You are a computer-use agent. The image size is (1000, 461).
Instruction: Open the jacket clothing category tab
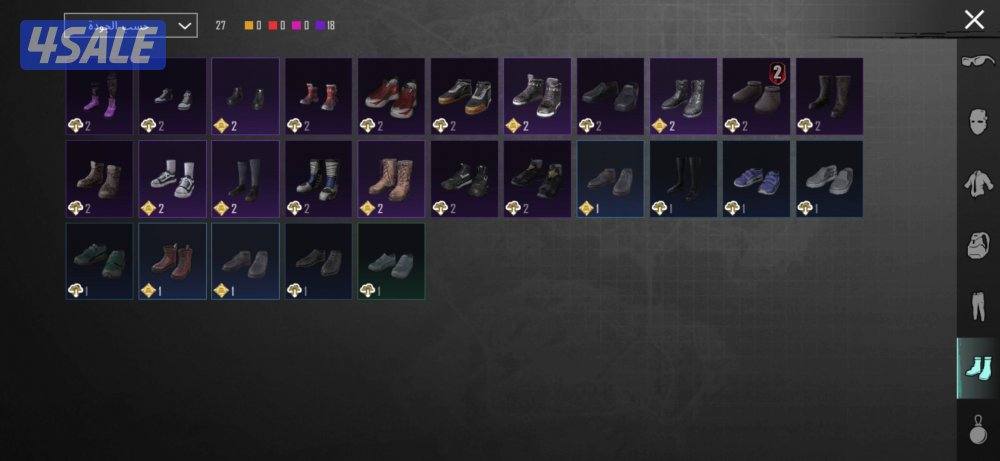[977, 184]
